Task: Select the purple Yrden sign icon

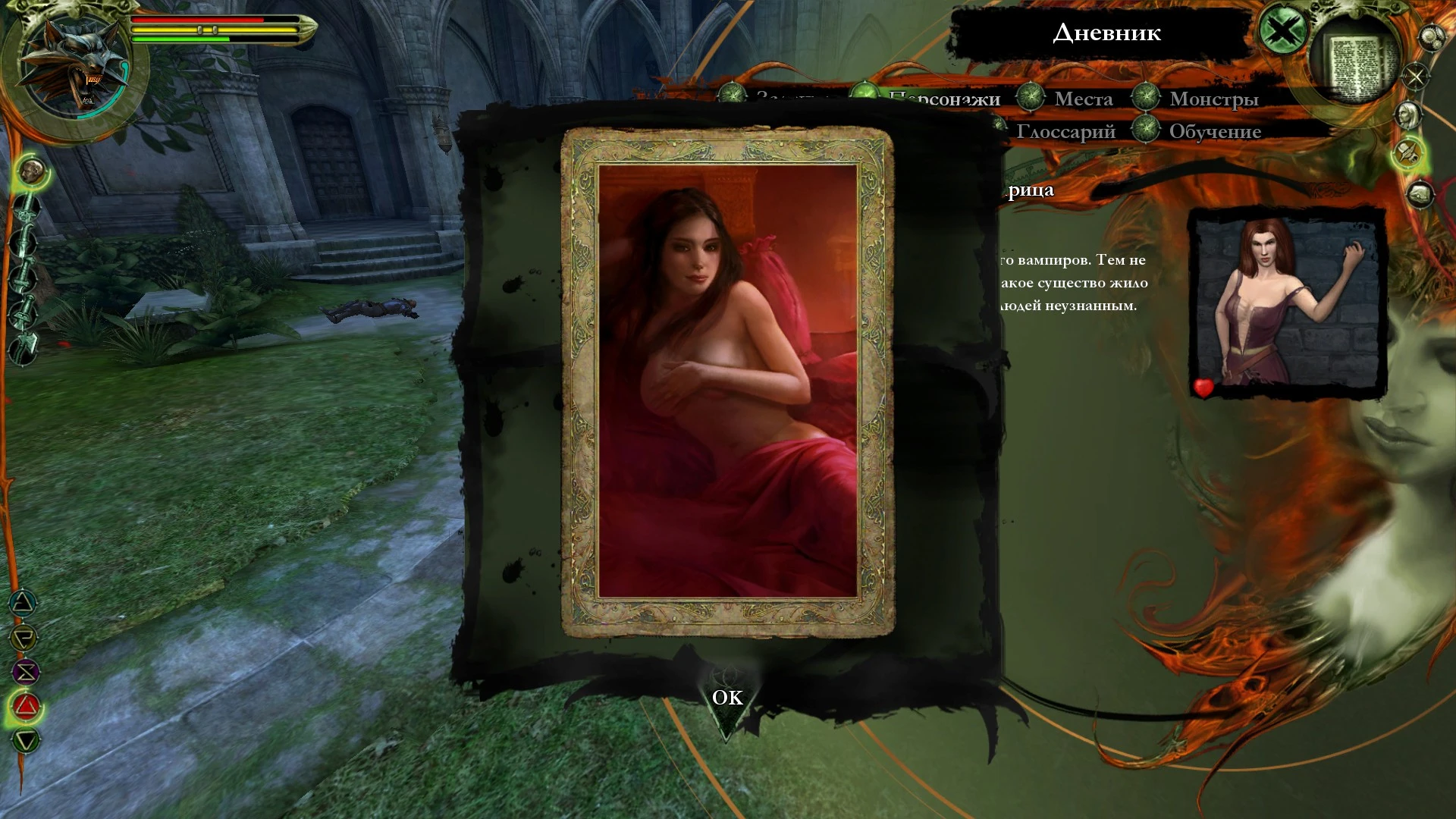Action: [x=27, y=670]
